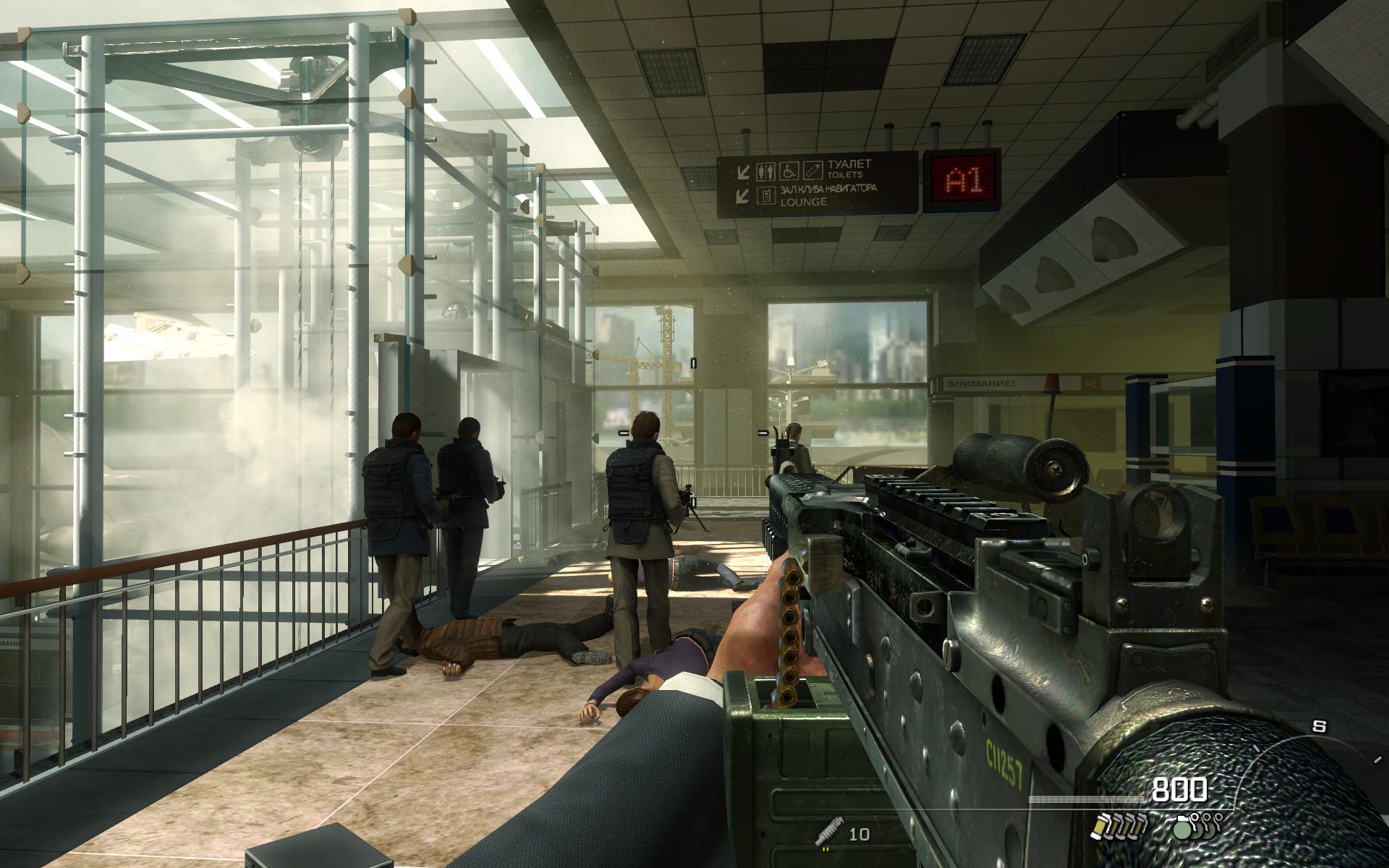
Task: Click the ammo depletion bar above the grenade icons
Action: click(1088, 799)
